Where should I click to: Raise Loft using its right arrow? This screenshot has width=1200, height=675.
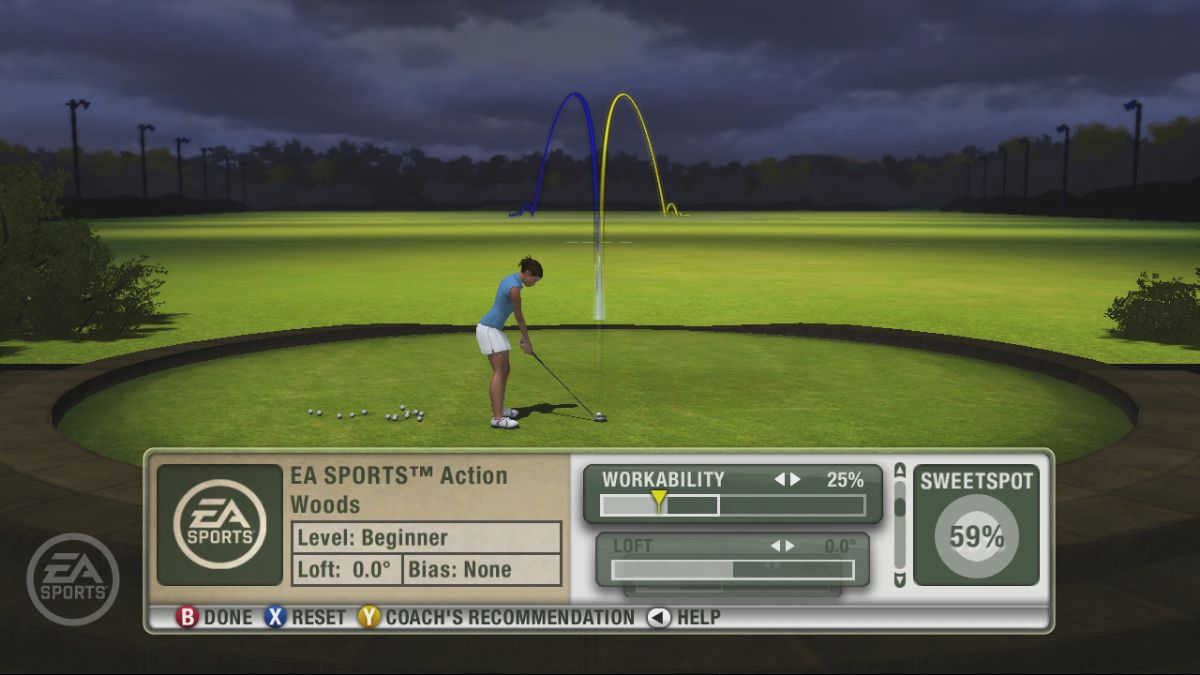pos(790,546)
